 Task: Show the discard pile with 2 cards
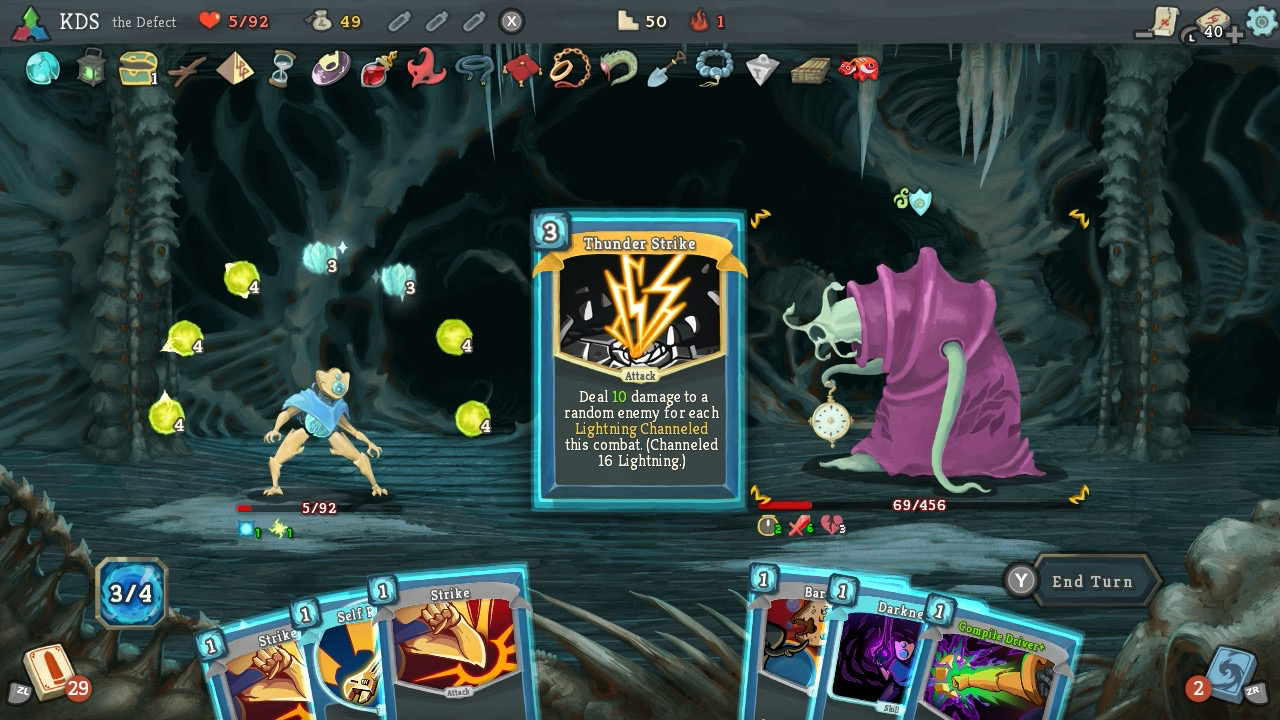coord(1227,674)
